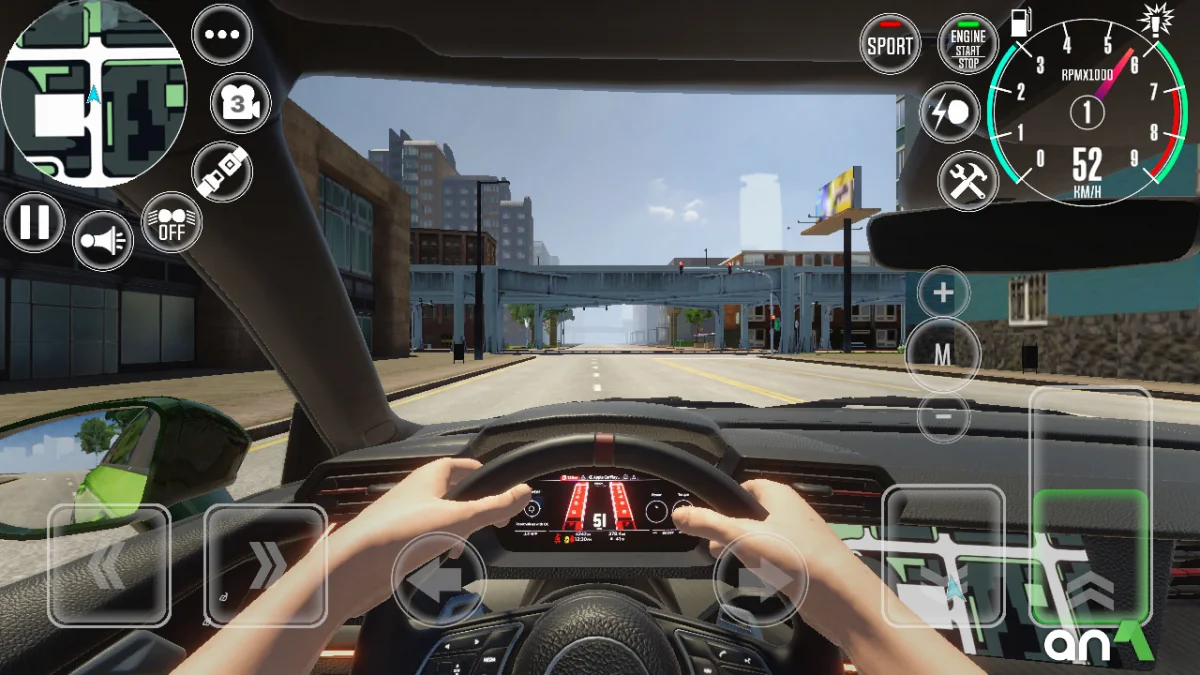Viewport: 1200px width, 675px height.
Task: Sound the car horn
Action: [x=103, y=240]
